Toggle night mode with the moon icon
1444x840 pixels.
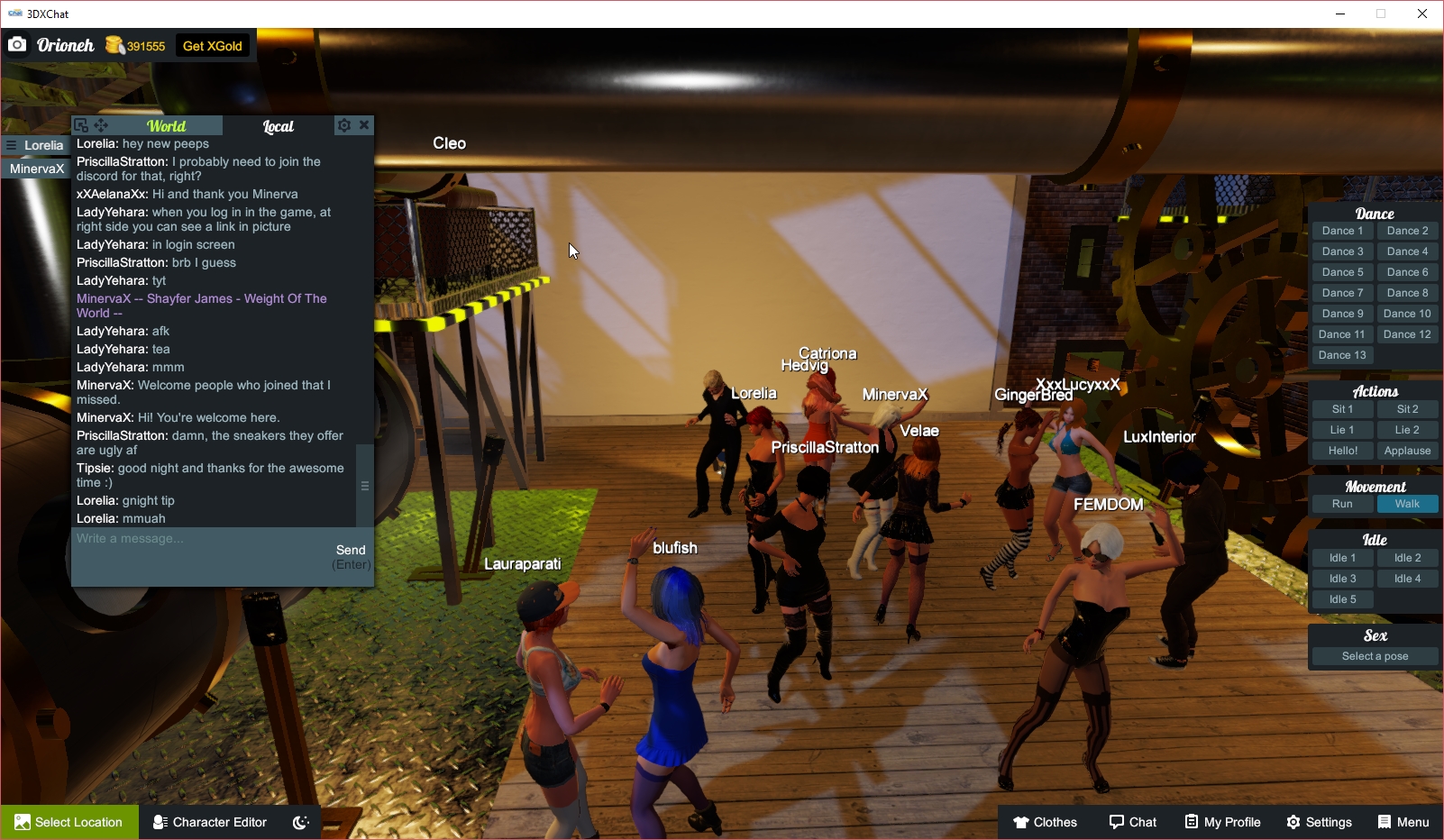click(x=300, y=822)
